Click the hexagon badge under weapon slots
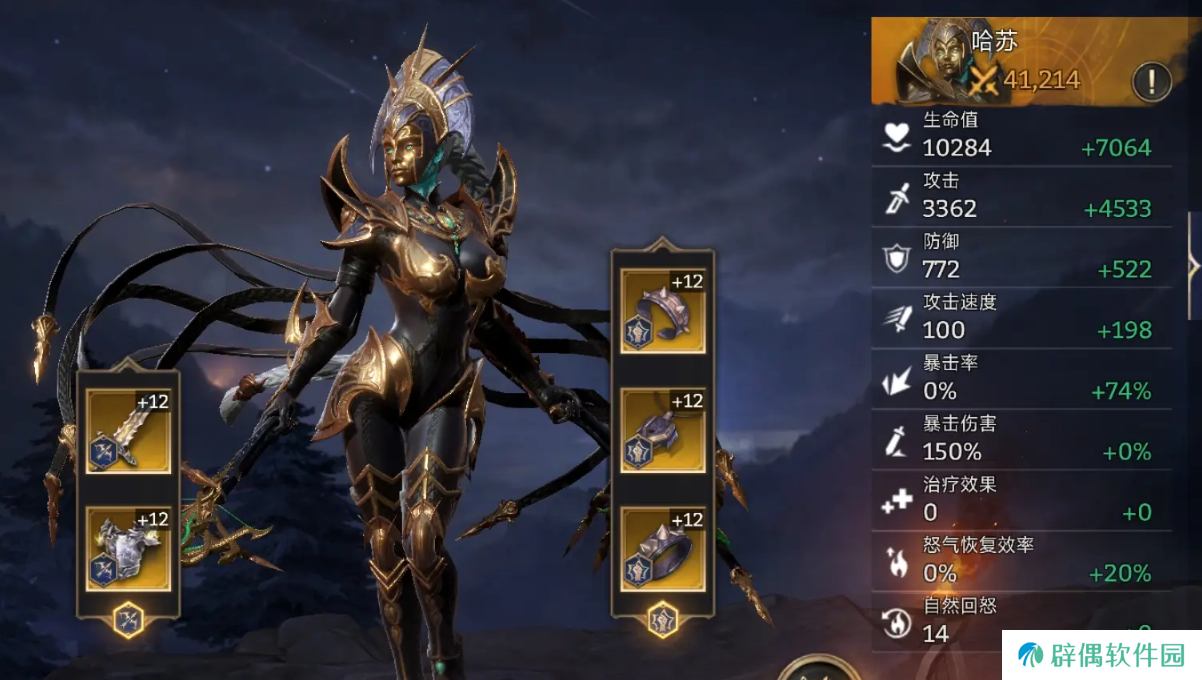Image resolution: width=1202 pixels, height=680 pixels. click(x=128, y=620)
